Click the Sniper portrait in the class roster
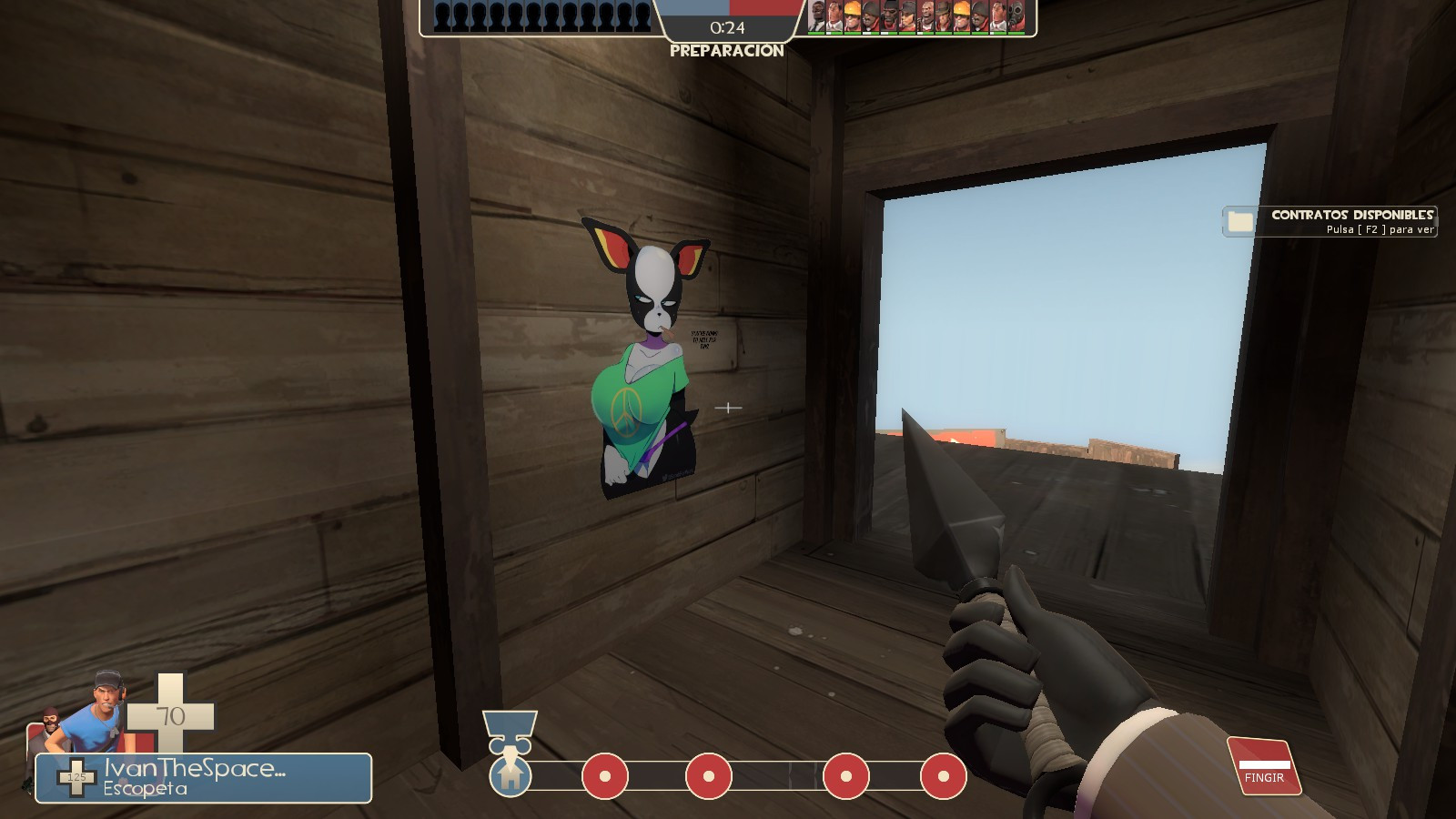This screenshot has height=819, width=1456. tap(945, 16)
